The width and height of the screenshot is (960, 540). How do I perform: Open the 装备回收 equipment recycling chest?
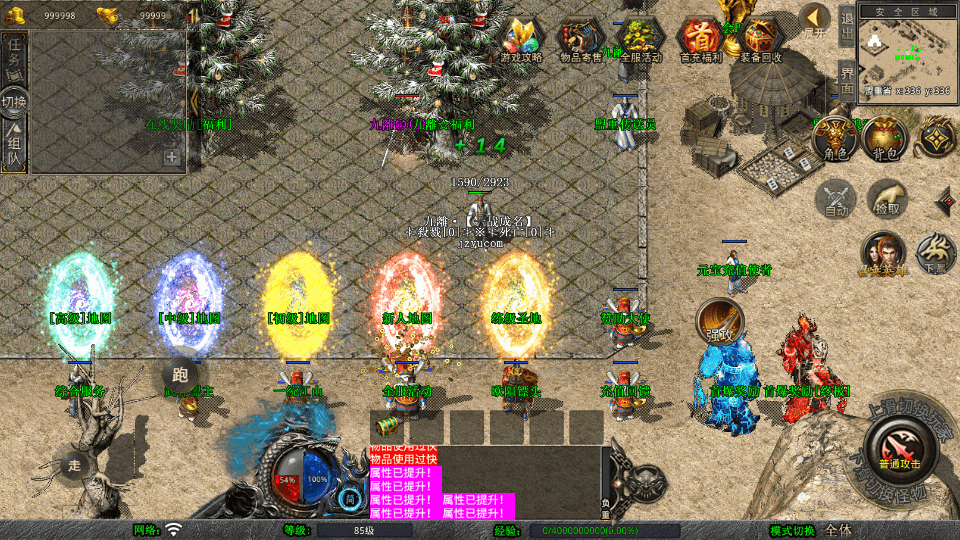[x=760, y=39]
